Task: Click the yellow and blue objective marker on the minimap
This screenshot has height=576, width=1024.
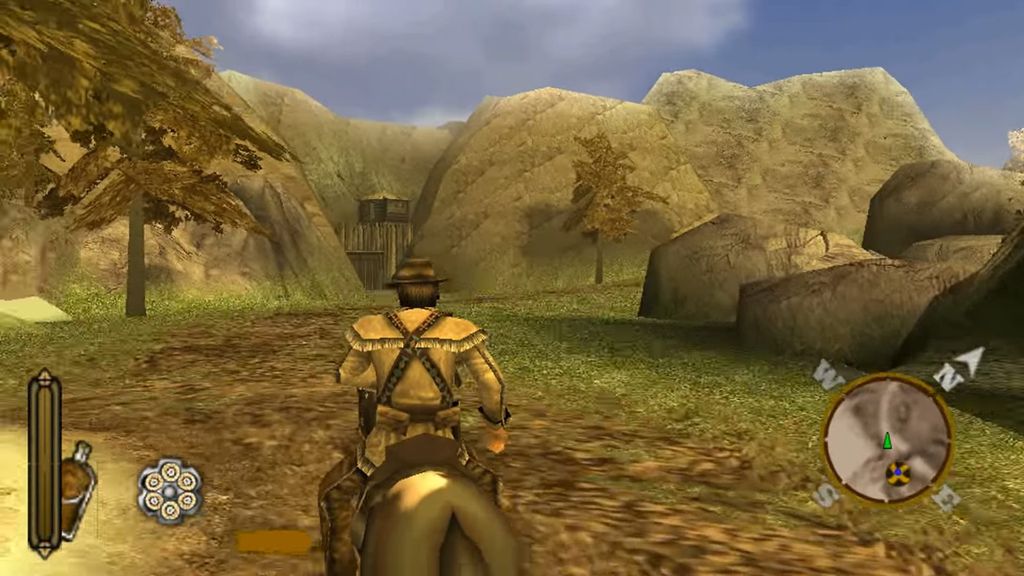Action: (x=897, y=474)
